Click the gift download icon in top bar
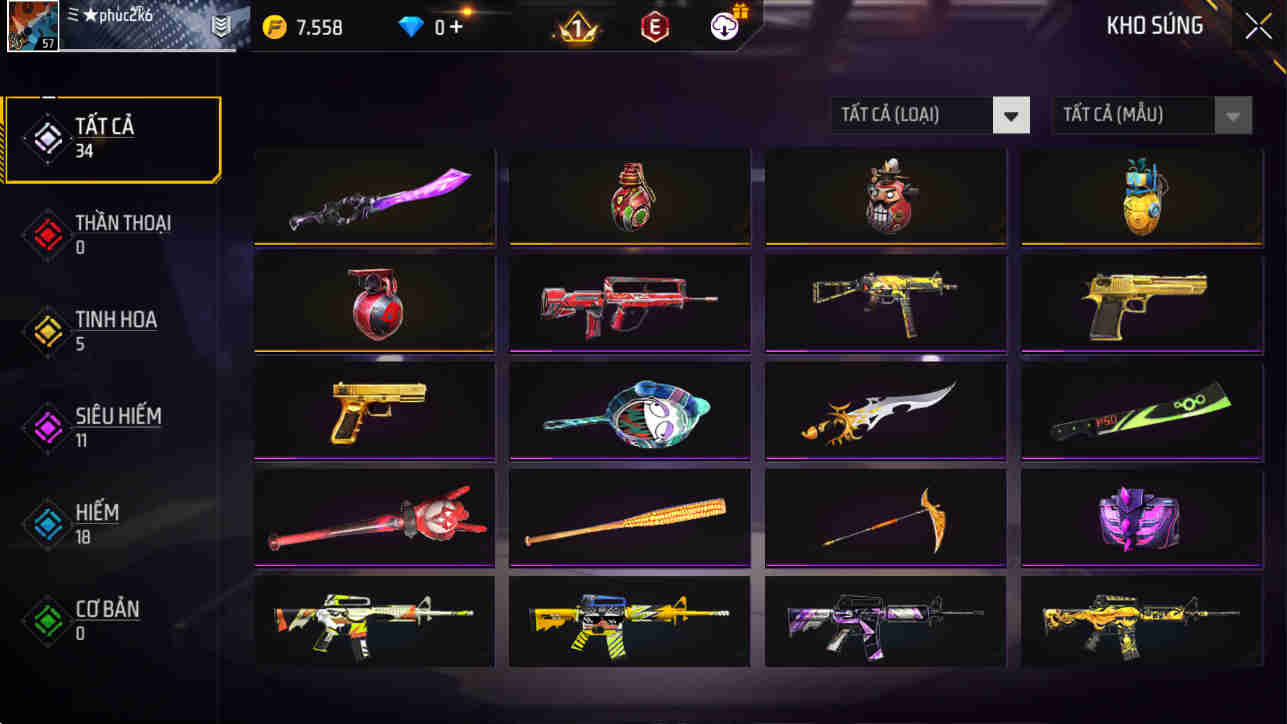 723,27
